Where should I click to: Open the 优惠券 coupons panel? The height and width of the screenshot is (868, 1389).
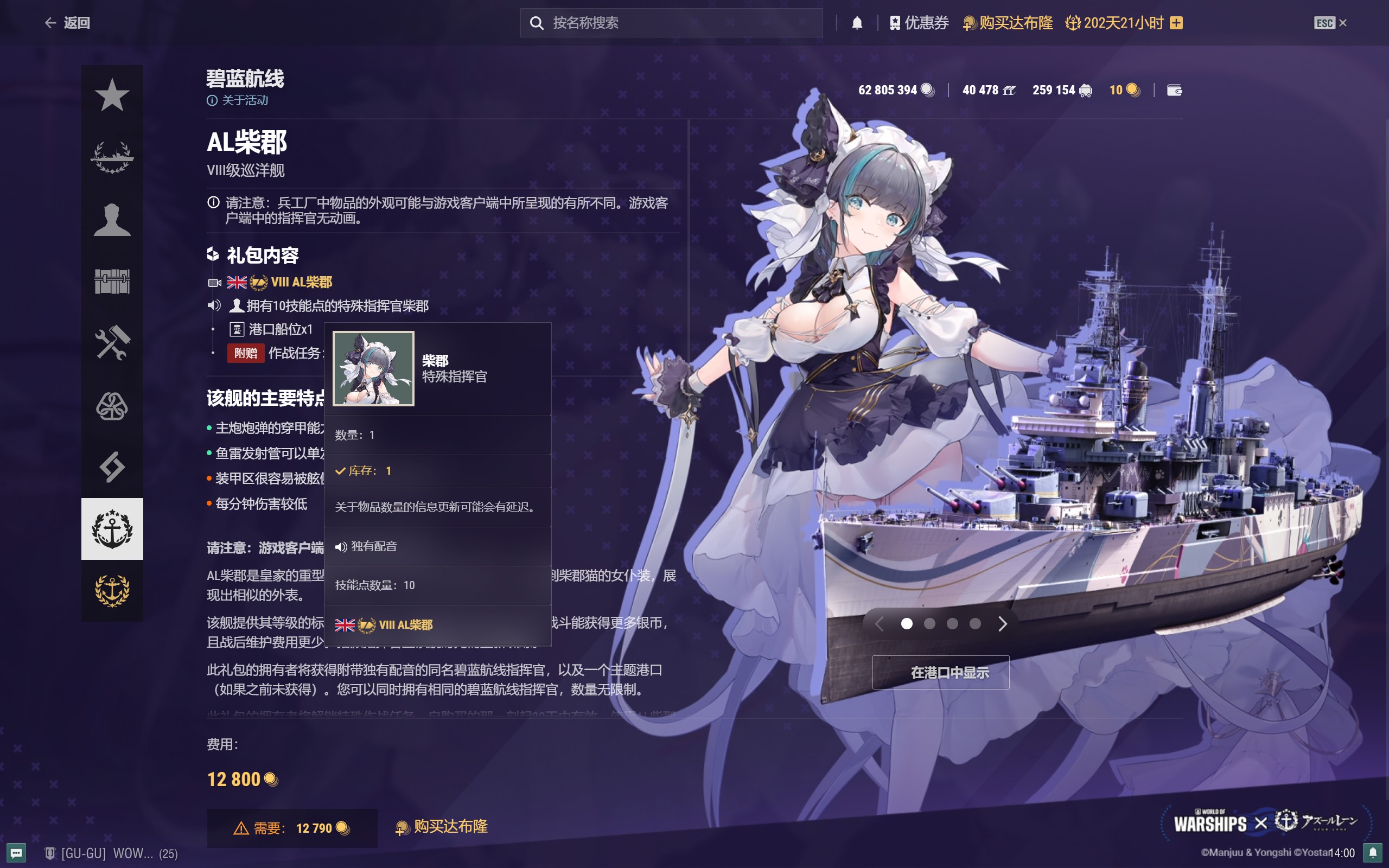point(919,22)
